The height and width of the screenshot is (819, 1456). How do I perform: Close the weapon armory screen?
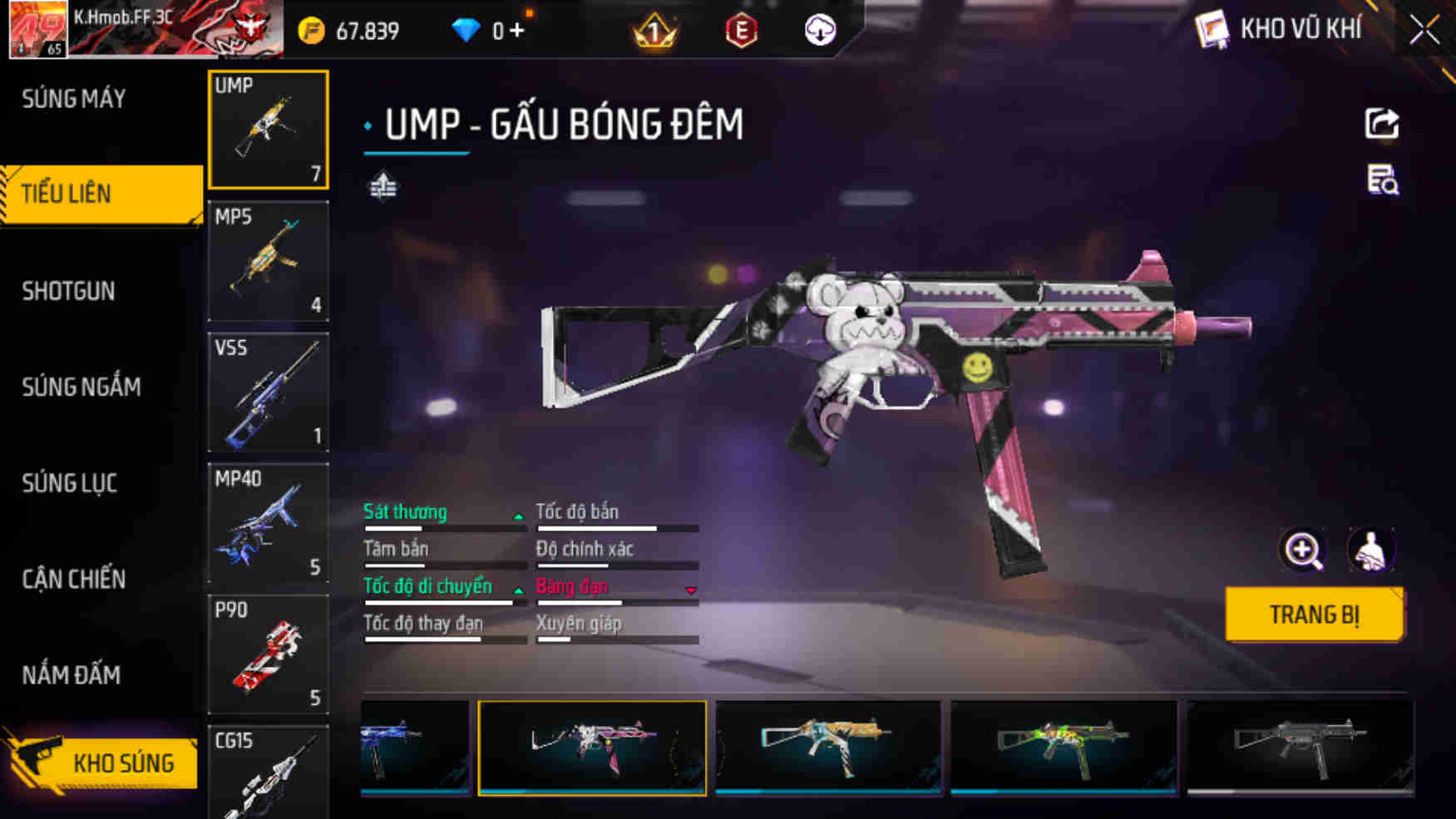click(x=1424, y=31)
